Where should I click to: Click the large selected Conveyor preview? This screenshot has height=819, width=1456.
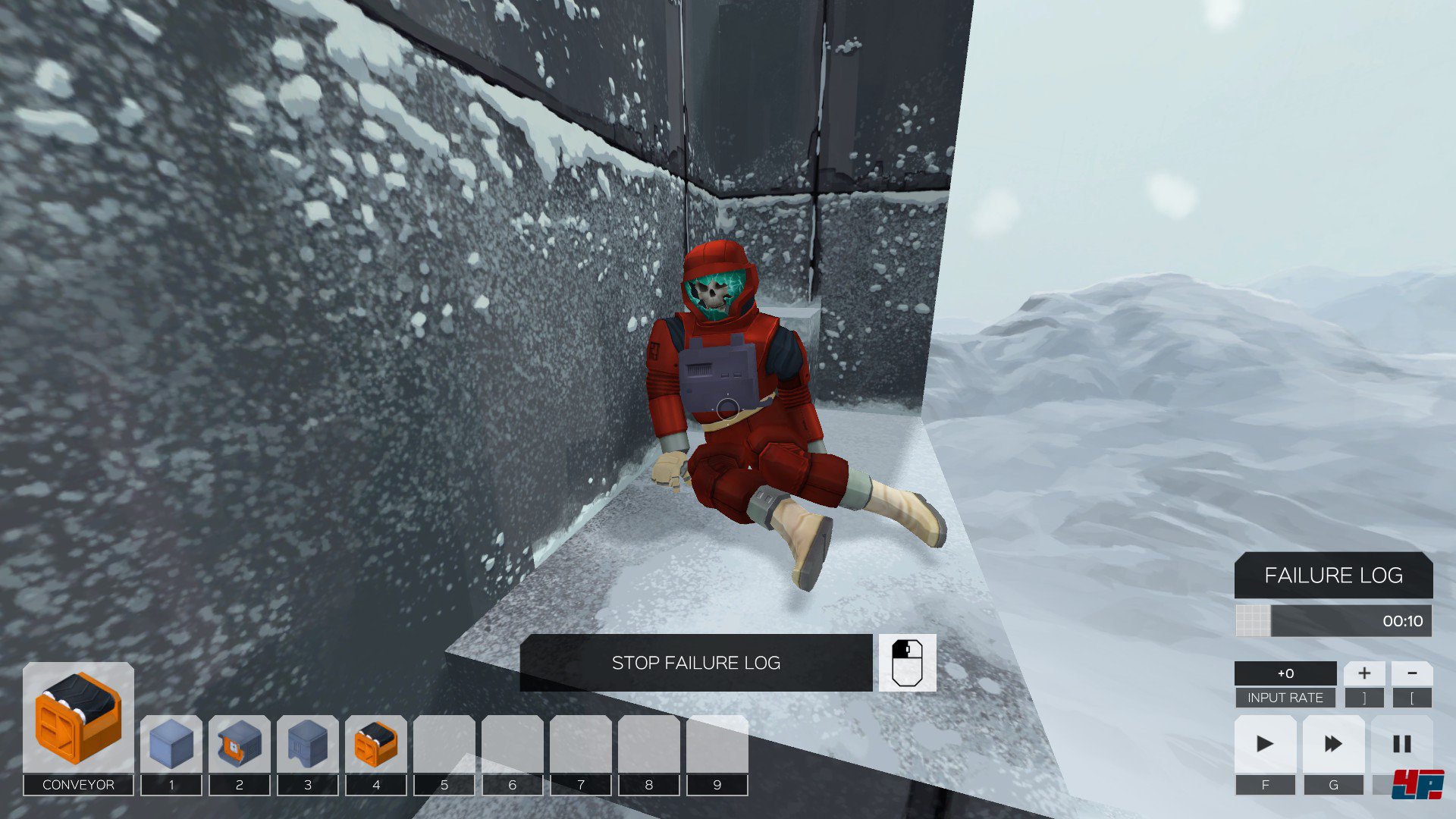tap(78, 717)
